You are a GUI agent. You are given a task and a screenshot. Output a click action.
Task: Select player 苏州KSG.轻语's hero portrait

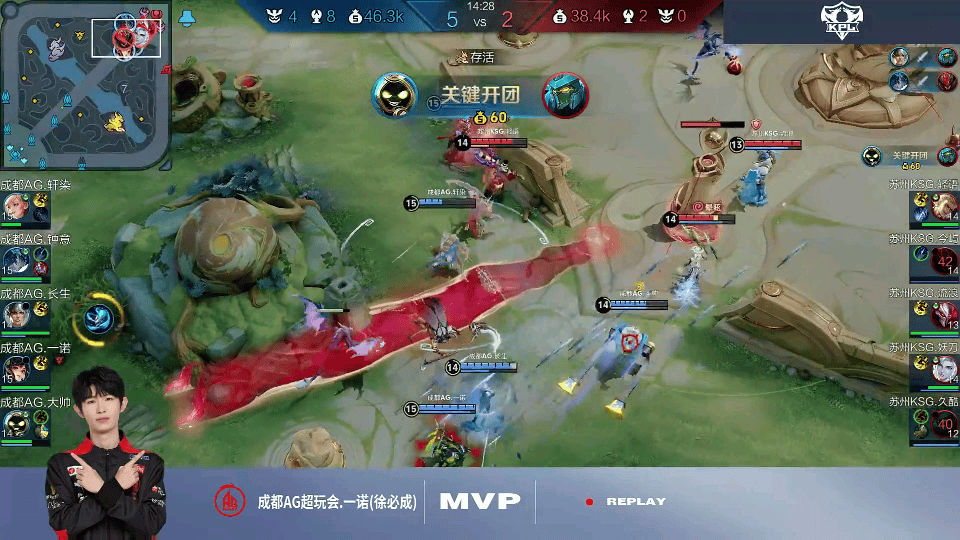(946, 205)
